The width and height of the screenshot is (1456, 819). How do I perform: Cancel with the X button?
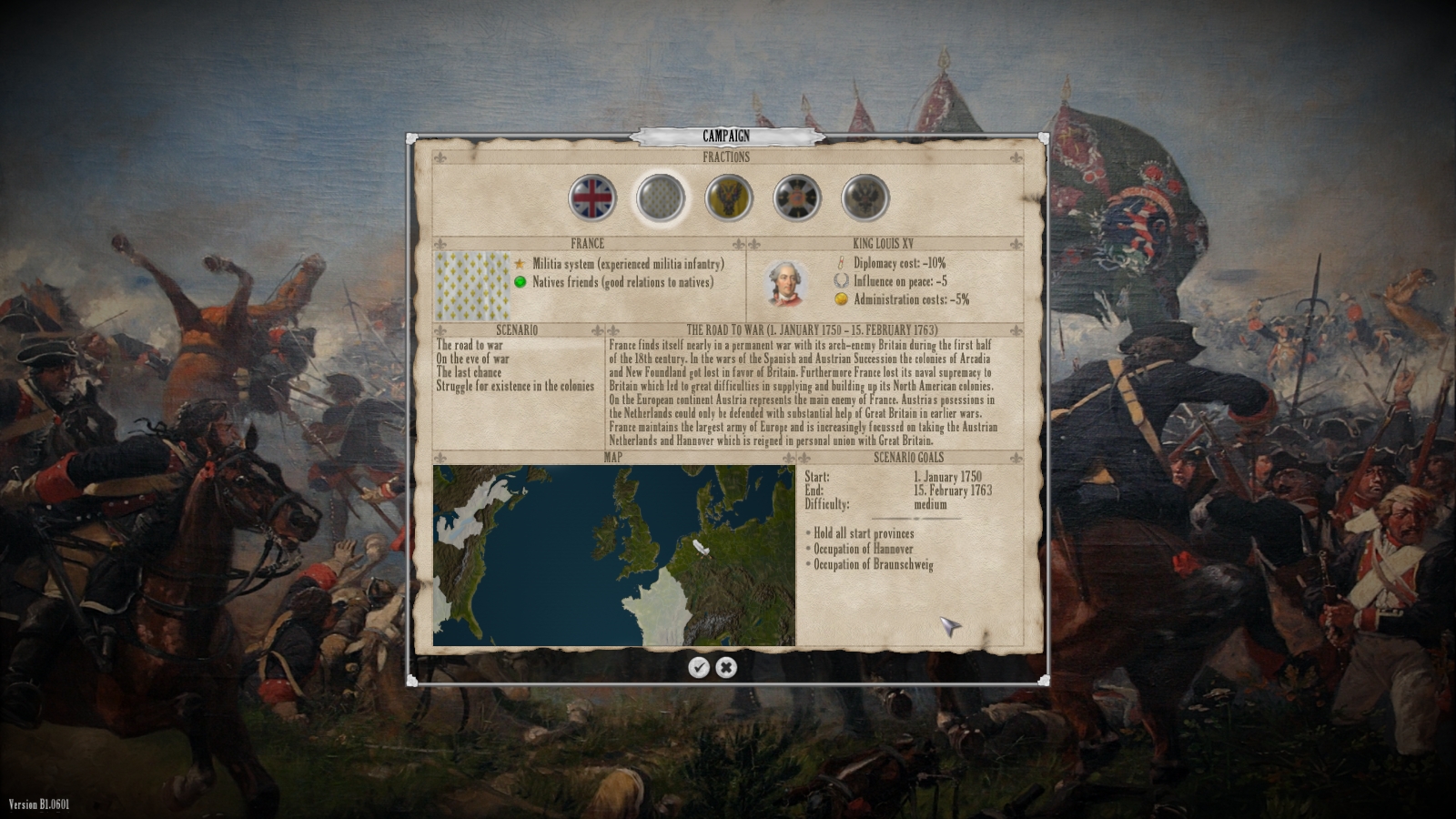tap(725, 667)
